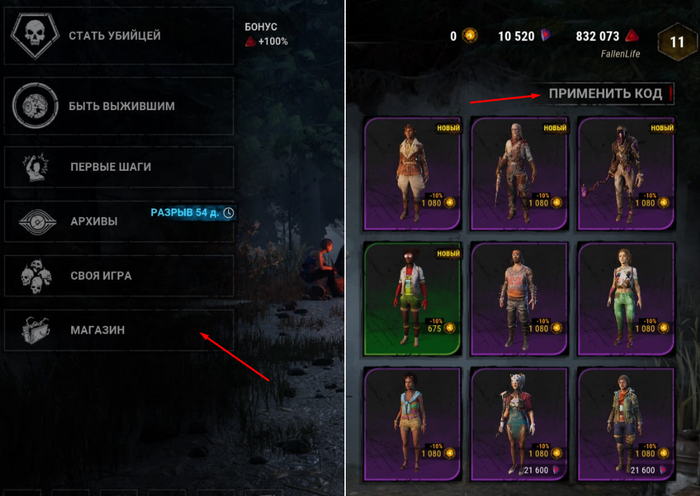This screenshot has width=700, height=496.
Task: Open the Магазин store menu
Action: (x=118, y=329)
